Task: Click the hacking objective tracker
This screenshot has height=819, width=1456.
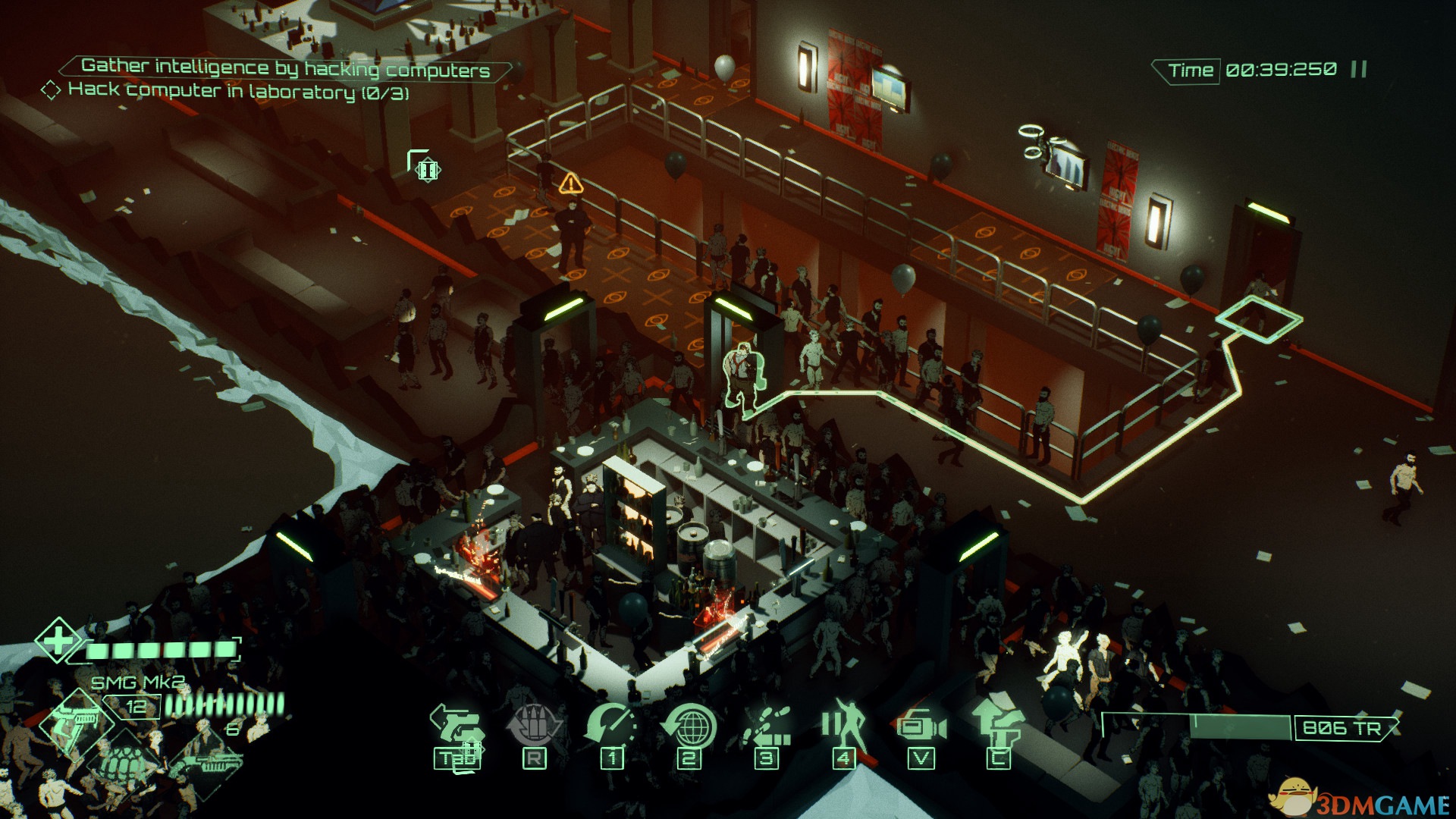Action: 239,91
